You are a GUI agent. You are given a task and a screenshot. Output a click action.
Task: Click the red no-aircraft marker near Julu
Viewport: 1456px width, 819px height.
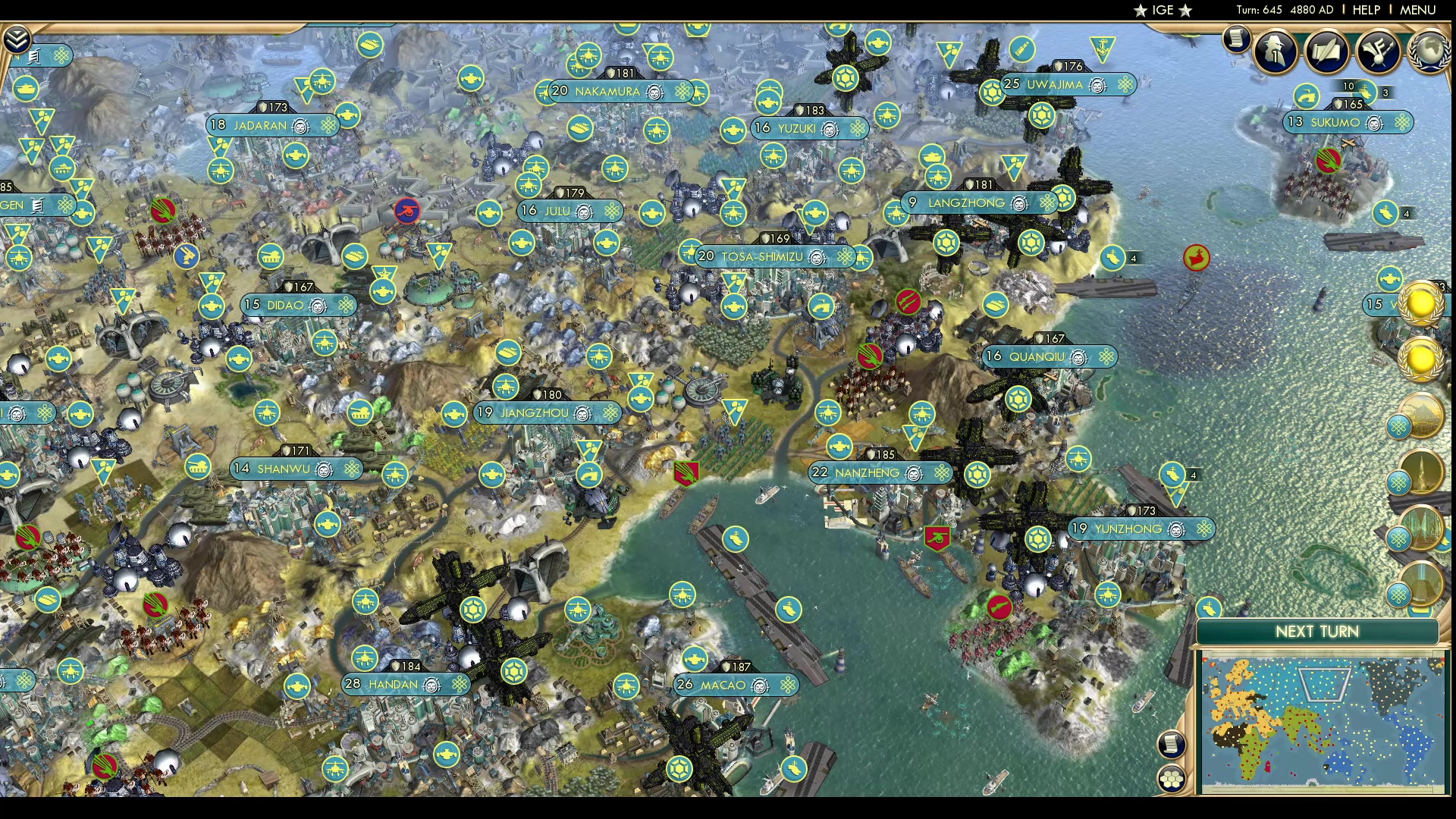click(x=407, y=212)
